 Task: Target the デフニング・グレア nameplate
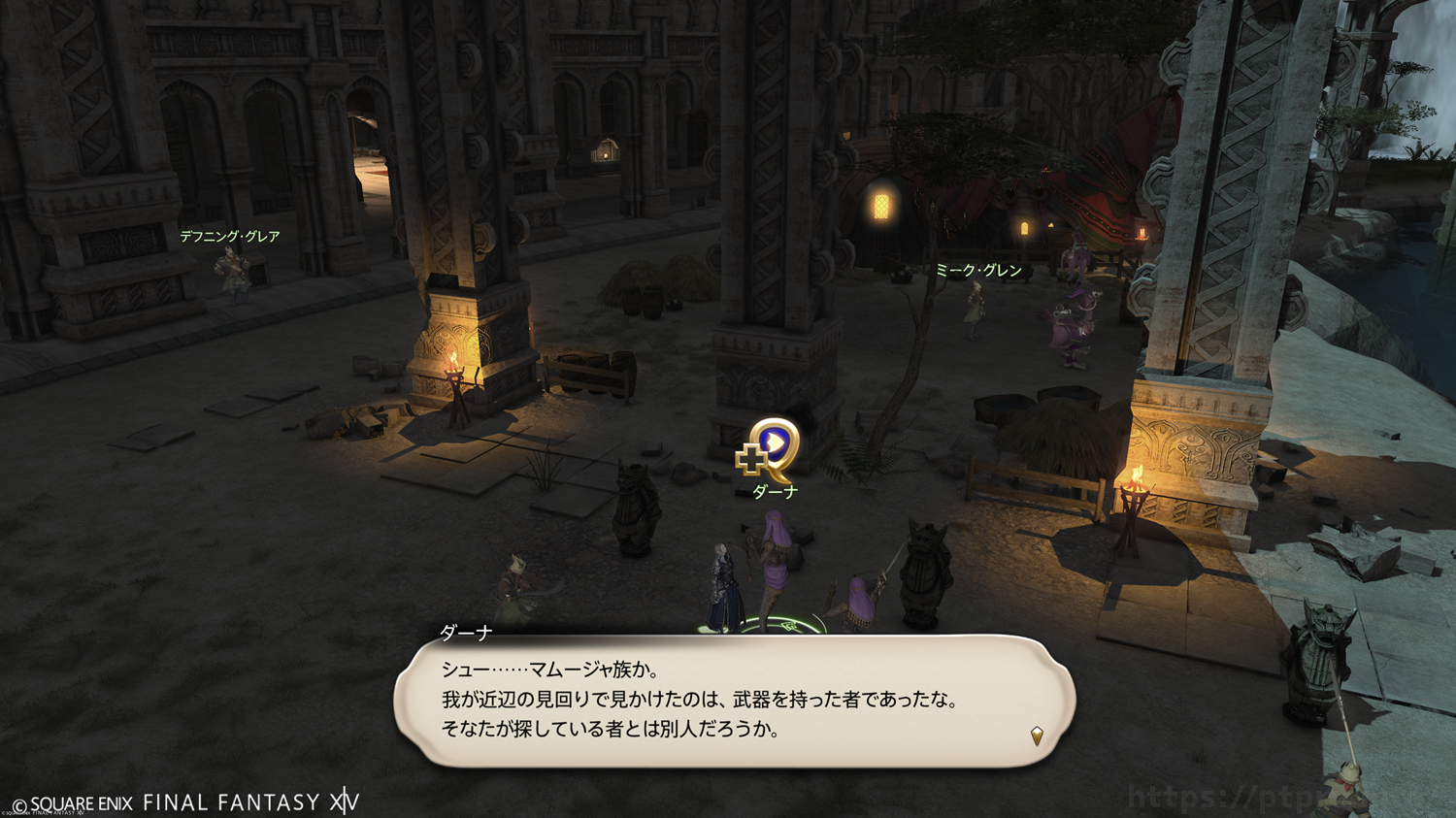(229, 236)
